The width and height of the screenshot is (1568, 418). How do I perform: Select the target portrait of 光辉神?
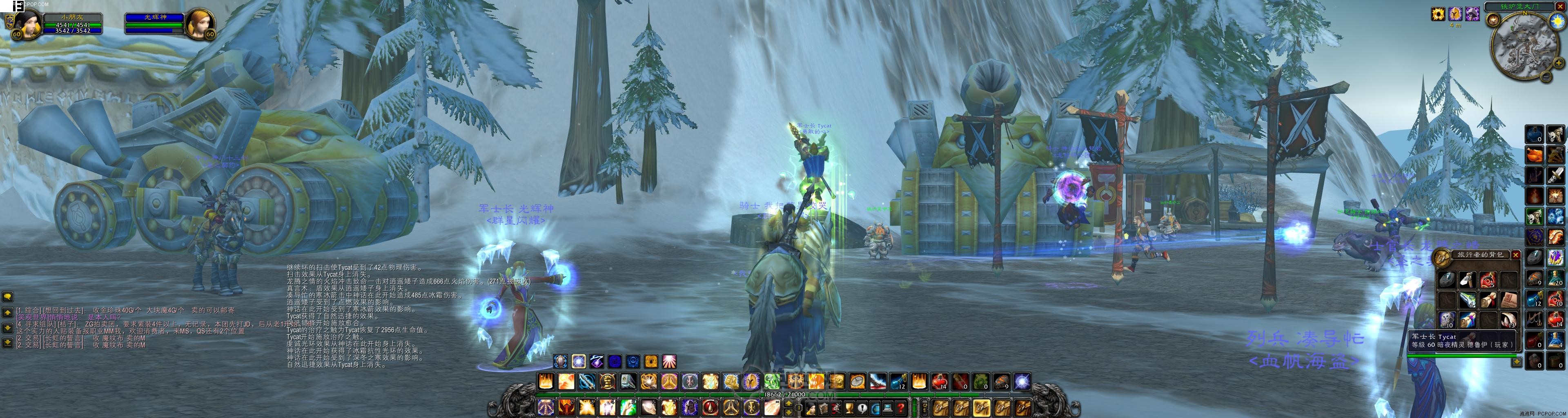[200, 23]
